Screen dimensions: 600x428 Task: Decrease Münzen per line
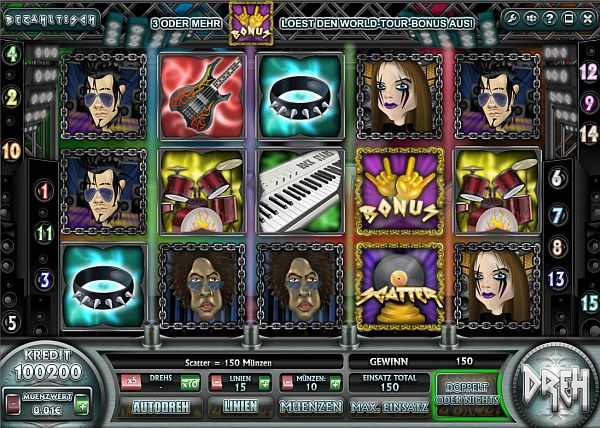(285, 381)
